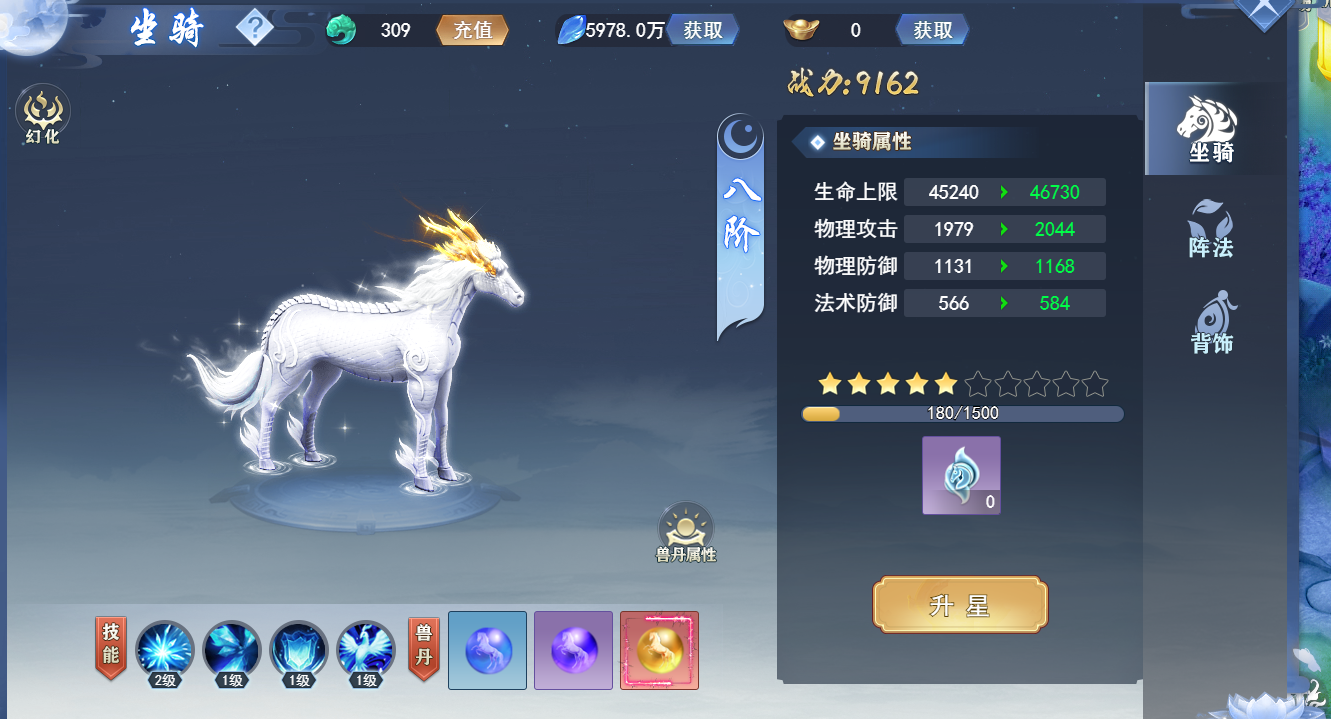Get gold ingots via the 获取 button
Viewport: 1331px width, 719px height.
click(932, 30)
